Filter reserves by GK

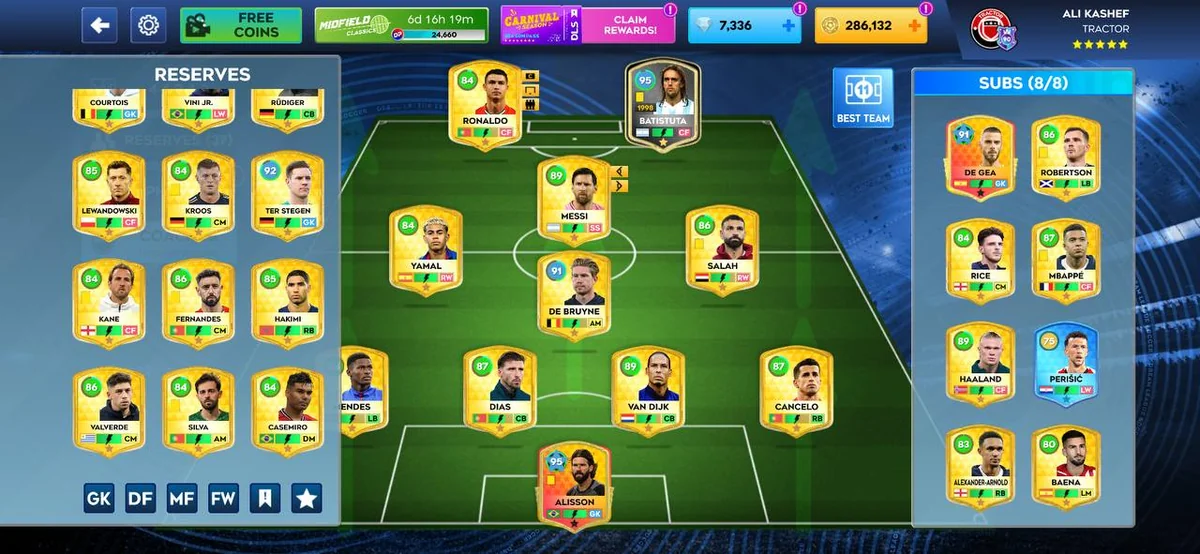[x=99, y=498]
